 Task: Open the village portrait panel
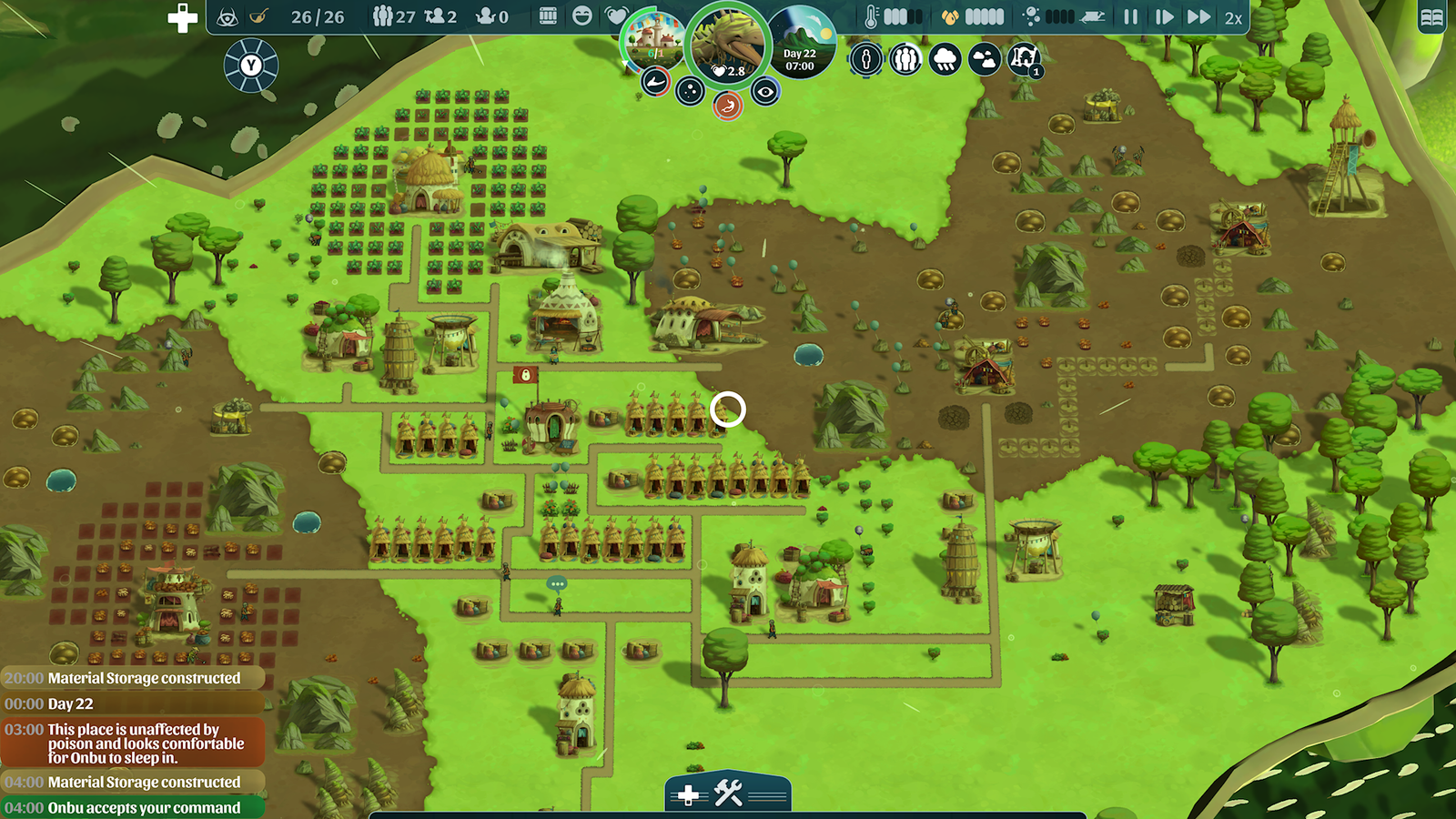click(x=652, y=39)
